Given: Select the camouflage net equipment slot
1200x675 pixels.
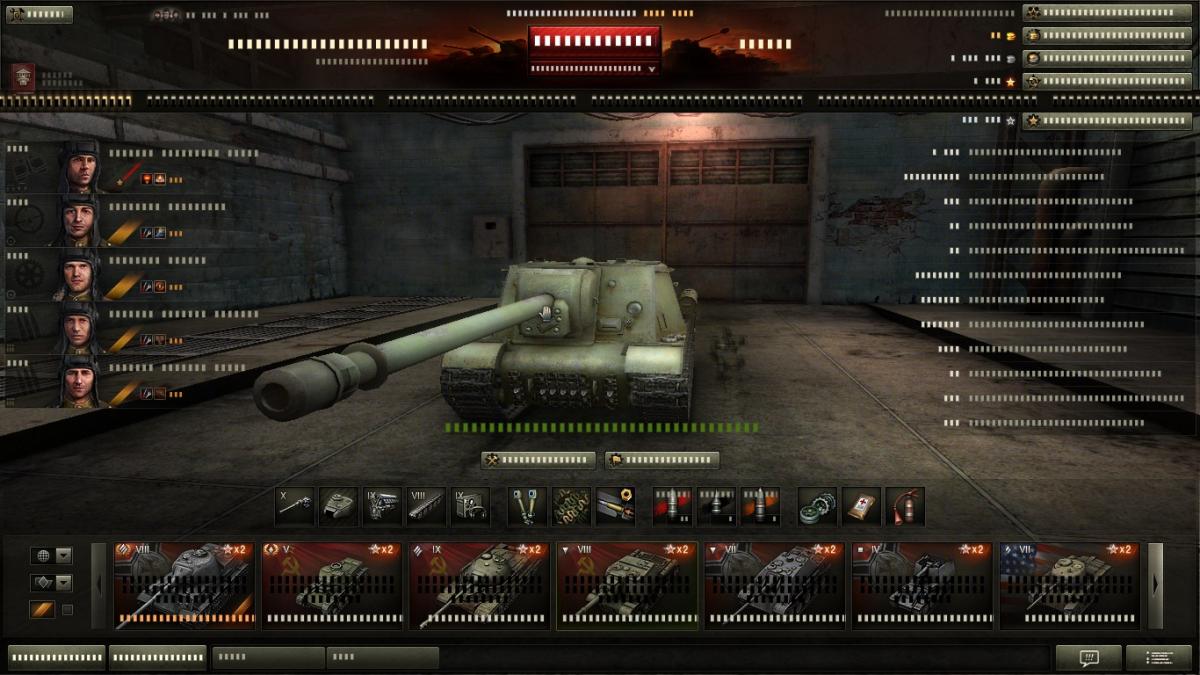Looking at the screenshot, I should [571, 506].
